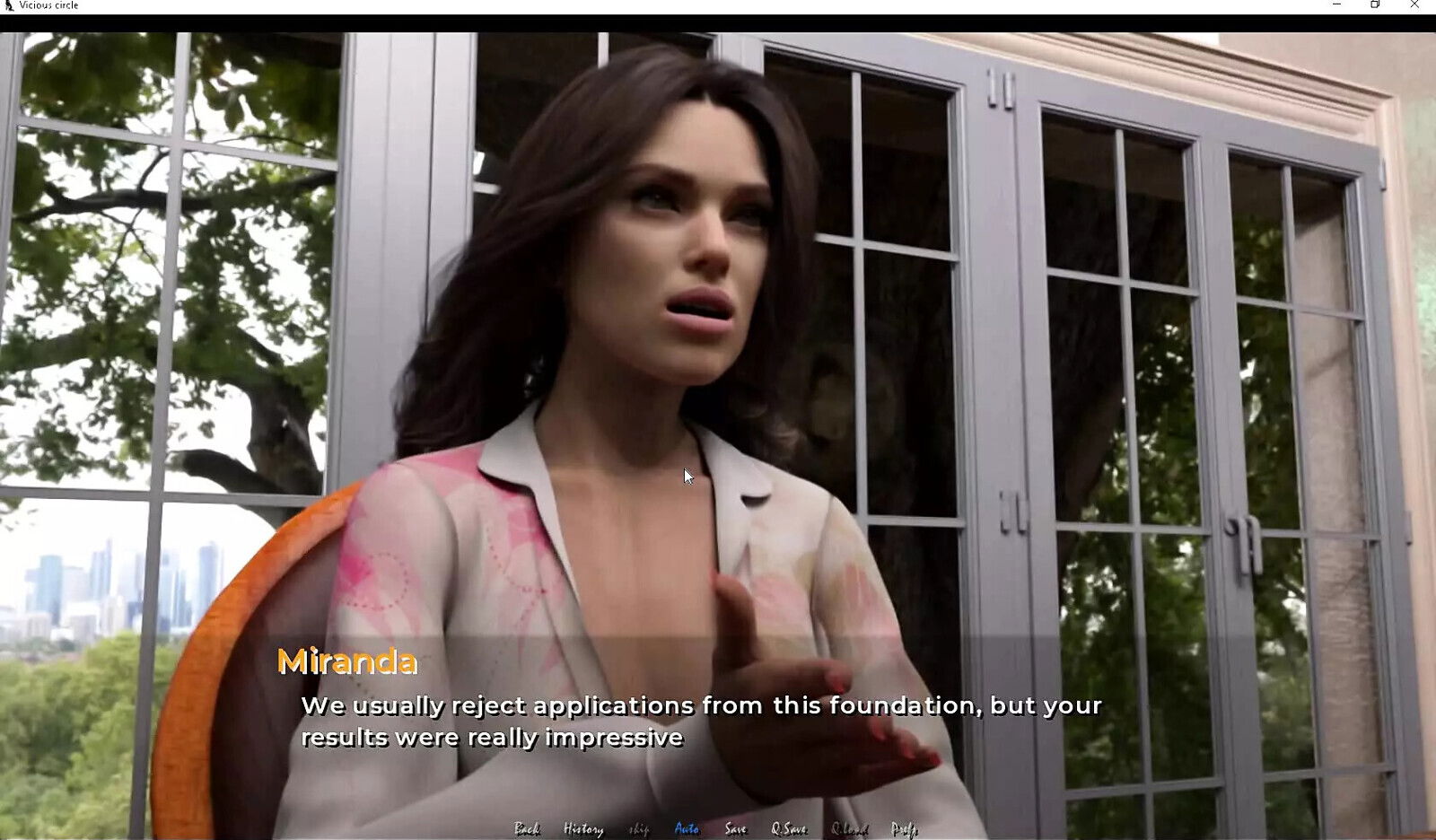This screenshot has width=1436, height=840.
Task: Click the Skip quick menu option
Action: 639,829
